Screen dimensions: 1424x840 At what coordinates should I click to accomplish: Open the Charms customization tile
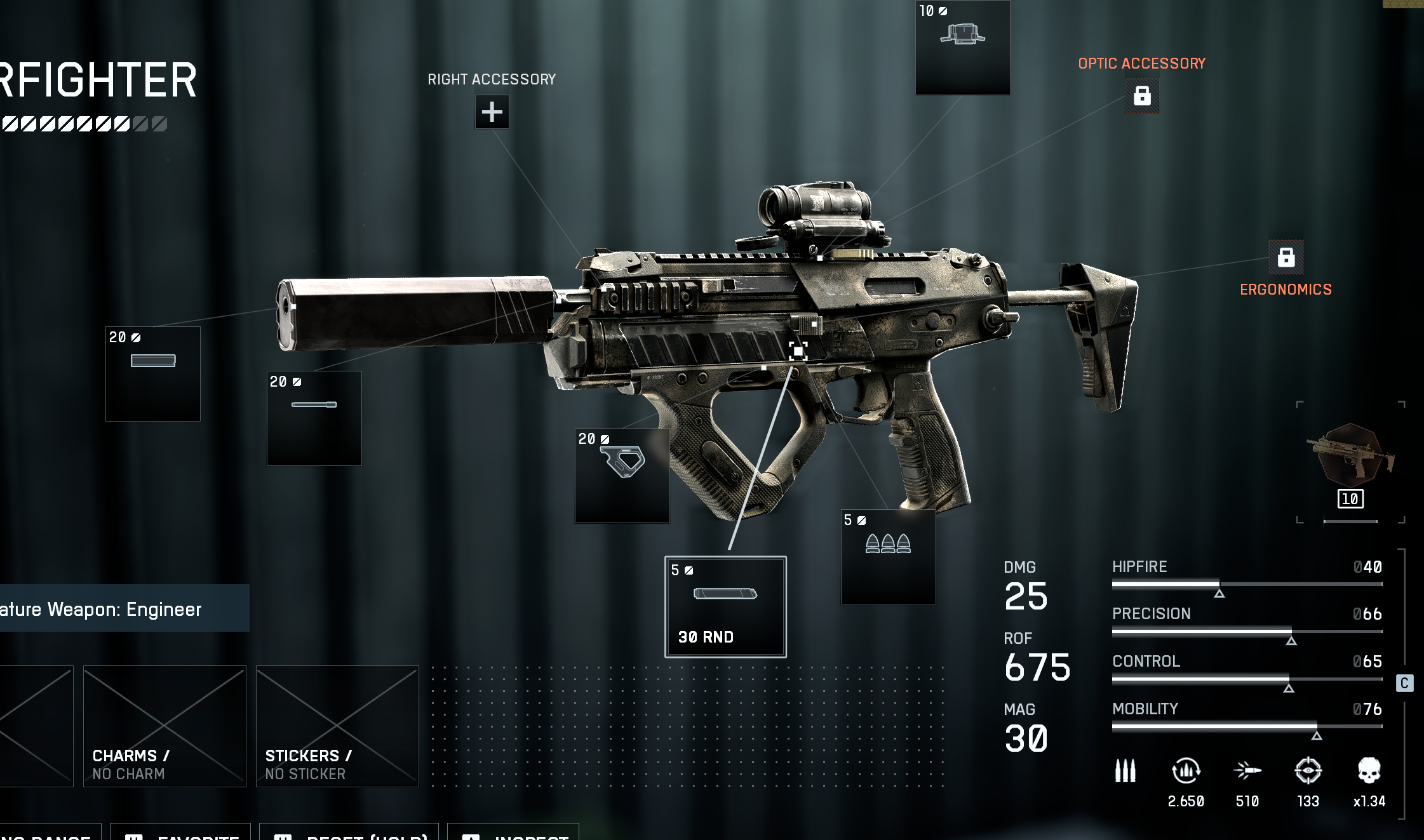click(165, 726)
